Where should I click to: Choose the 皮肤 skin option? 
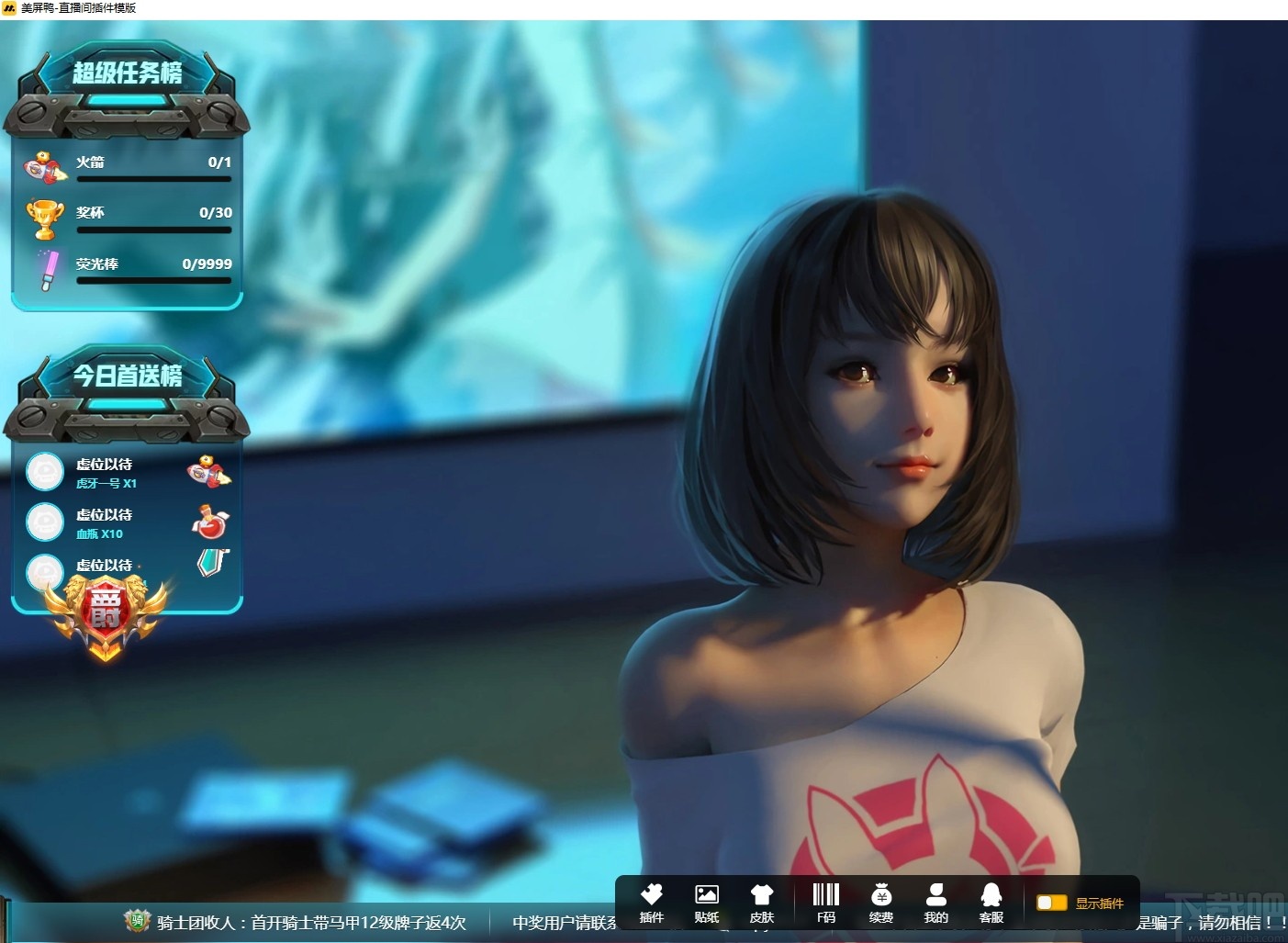(761, 903)
